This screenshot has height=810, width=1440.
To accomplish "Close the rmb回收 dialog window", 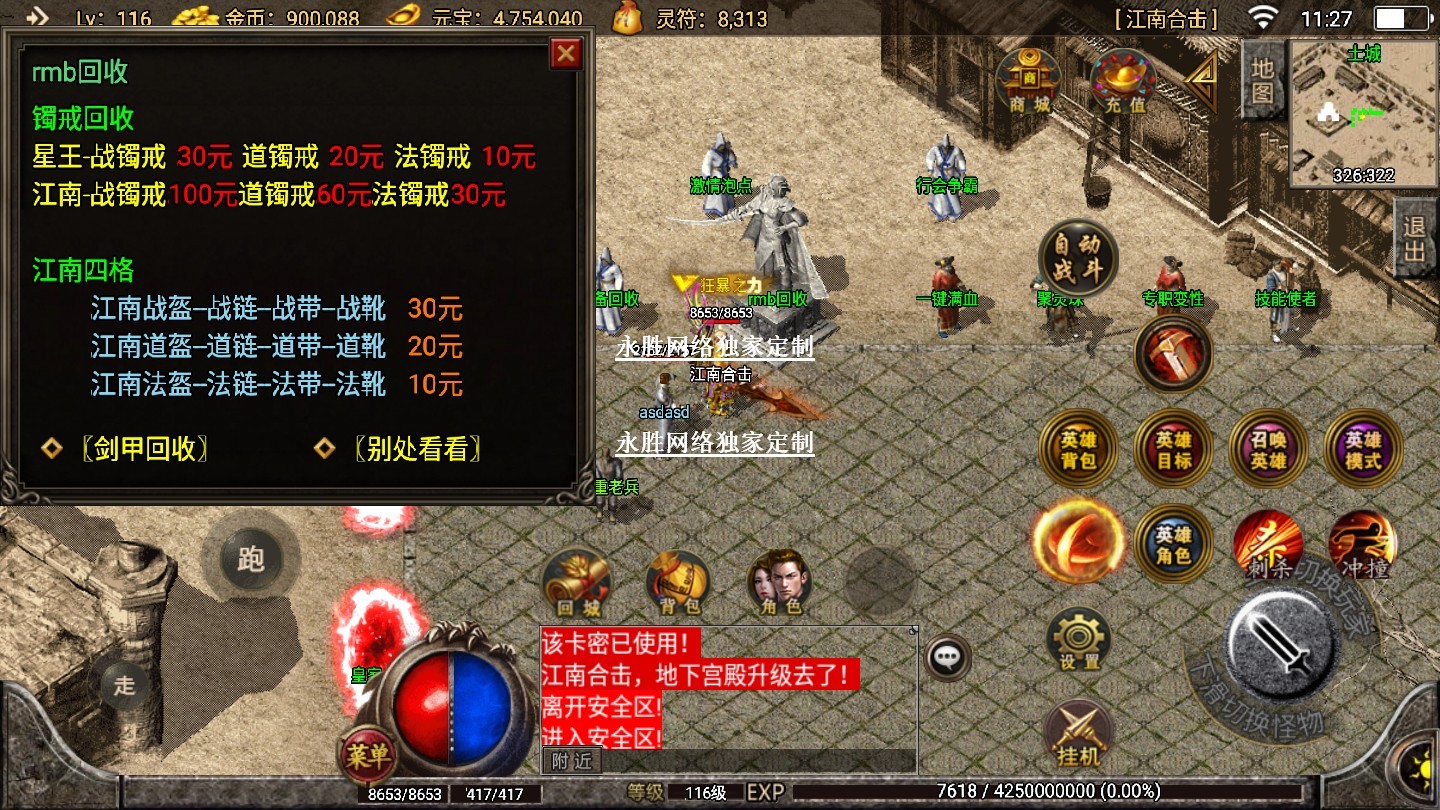I will click(566, 53).
